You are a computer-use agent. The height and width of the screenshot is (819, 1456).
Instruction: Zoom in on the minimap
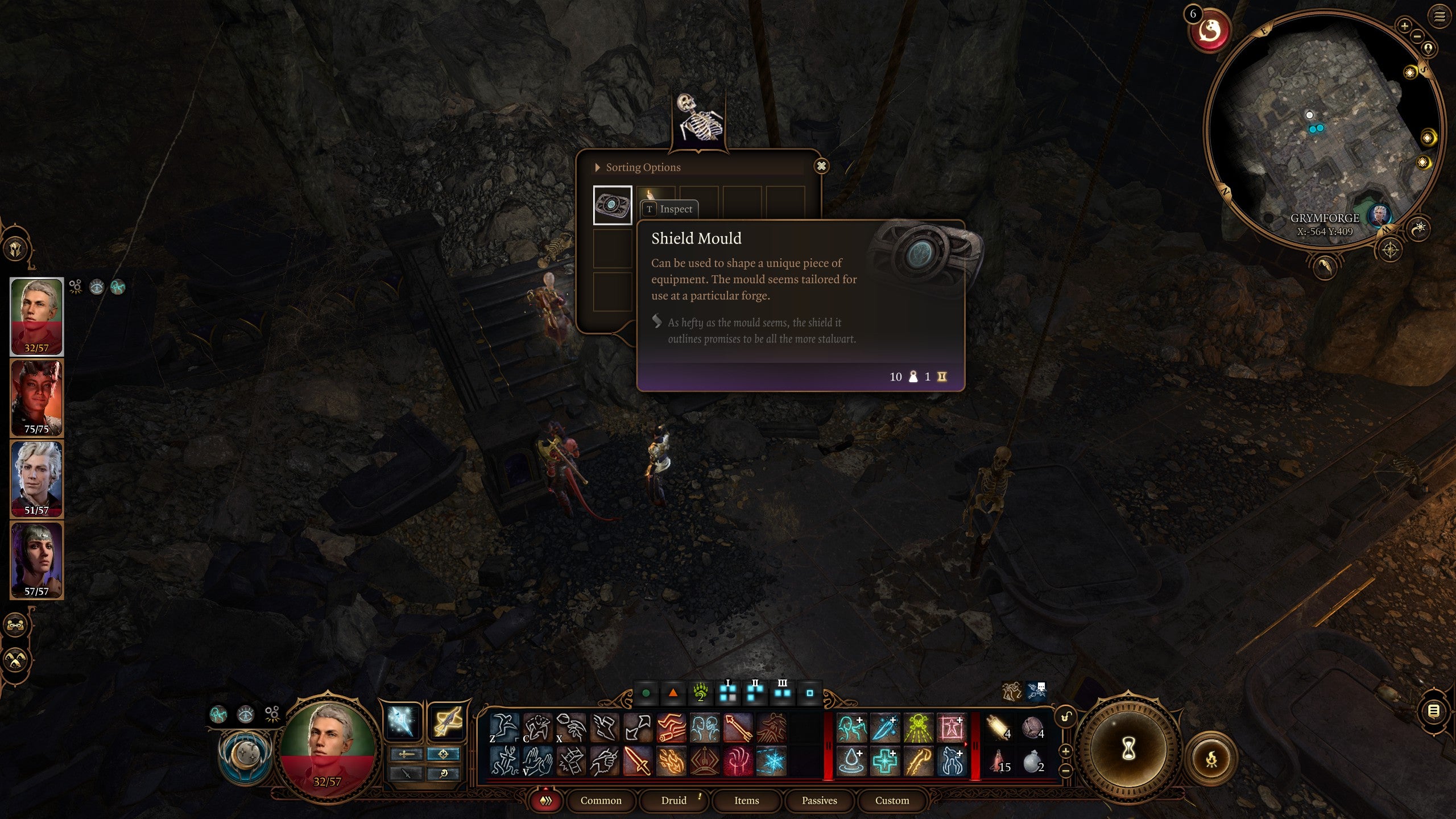[1404, 26]
